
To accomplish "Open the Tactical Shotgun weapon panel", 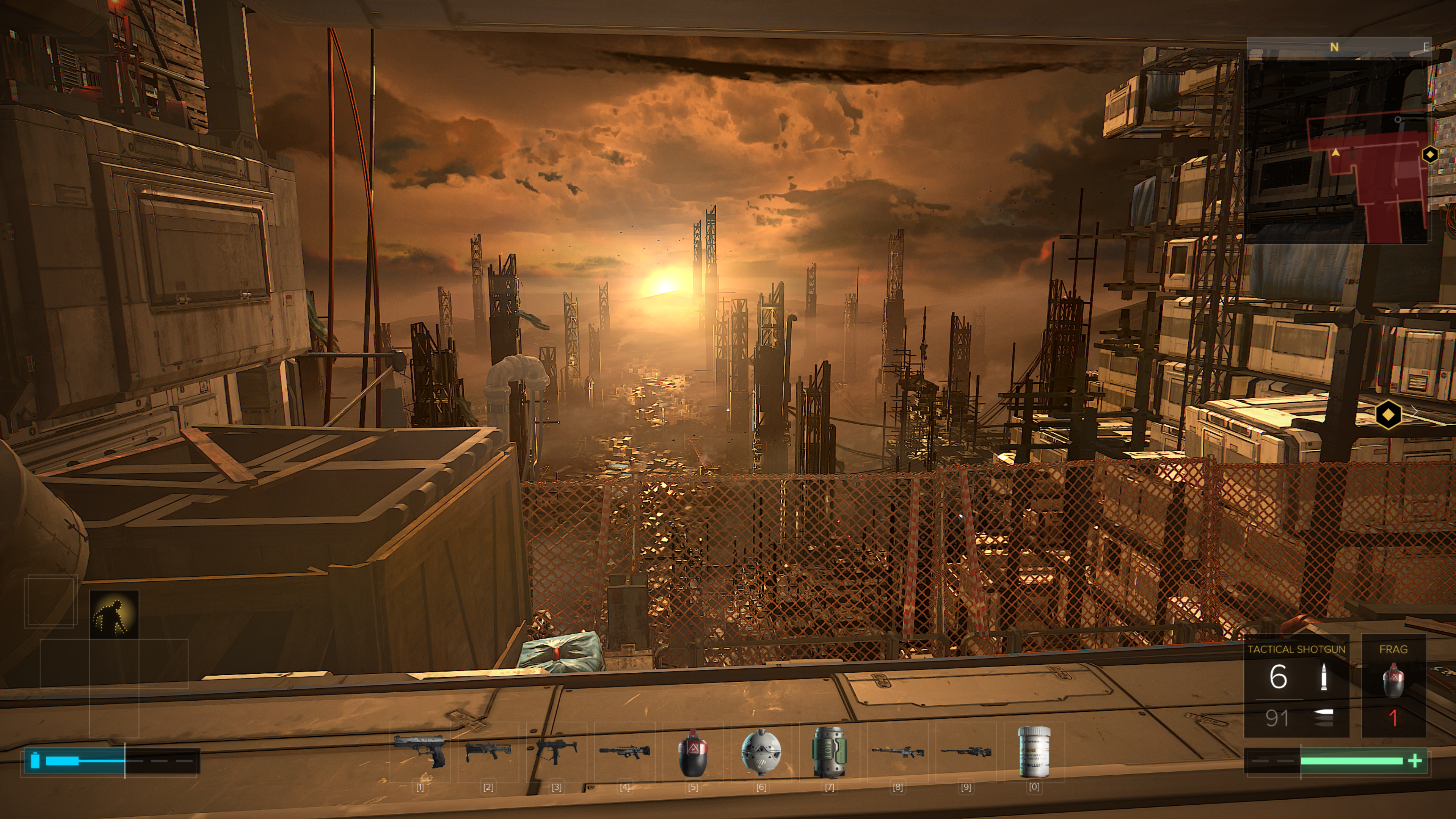I will (1296, 686).
